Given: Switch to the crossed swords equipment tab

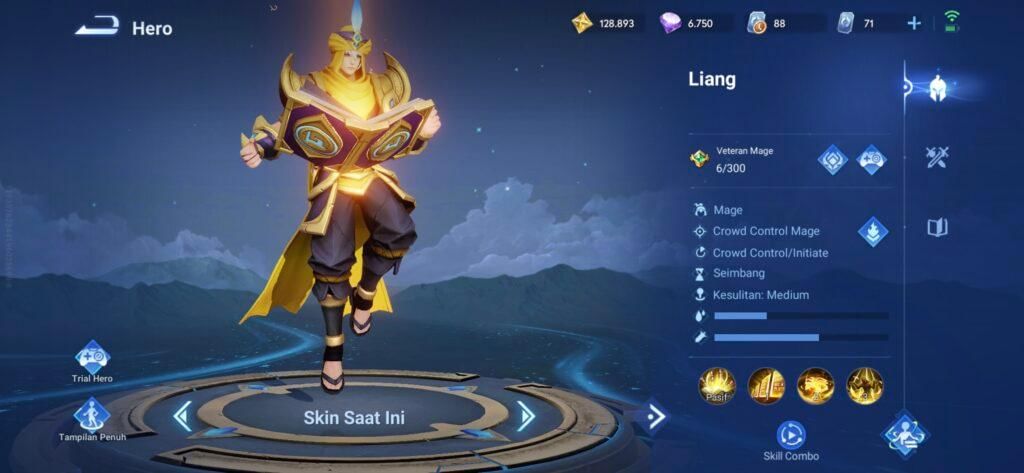Looking at the screenshot, I should (937, 157).
